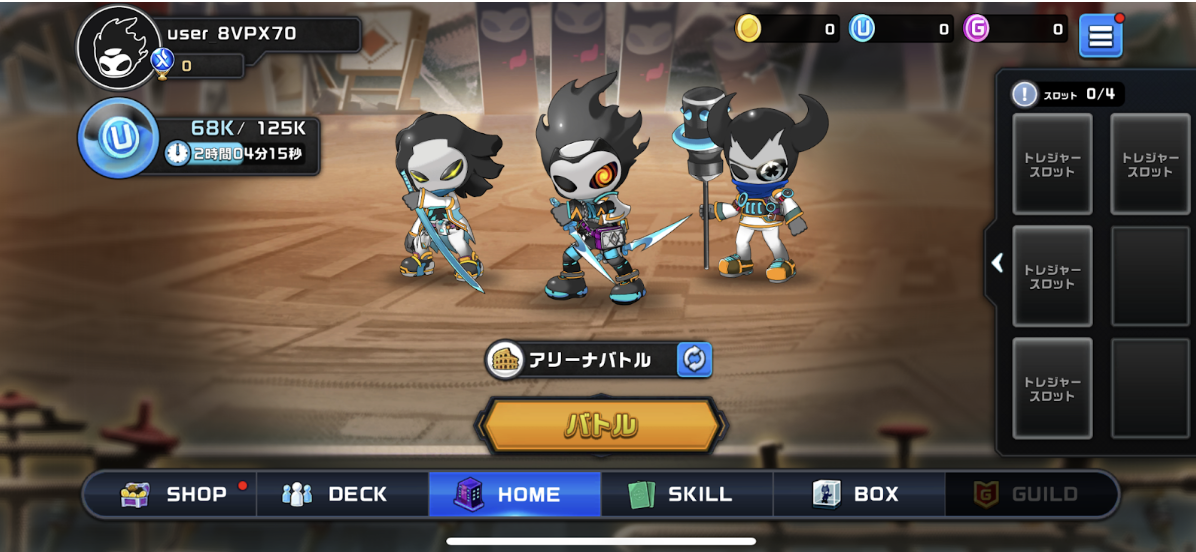Tap the slot info exclamation icon
Viewport: 1196px width, 552px height.
coord(1024,94)
